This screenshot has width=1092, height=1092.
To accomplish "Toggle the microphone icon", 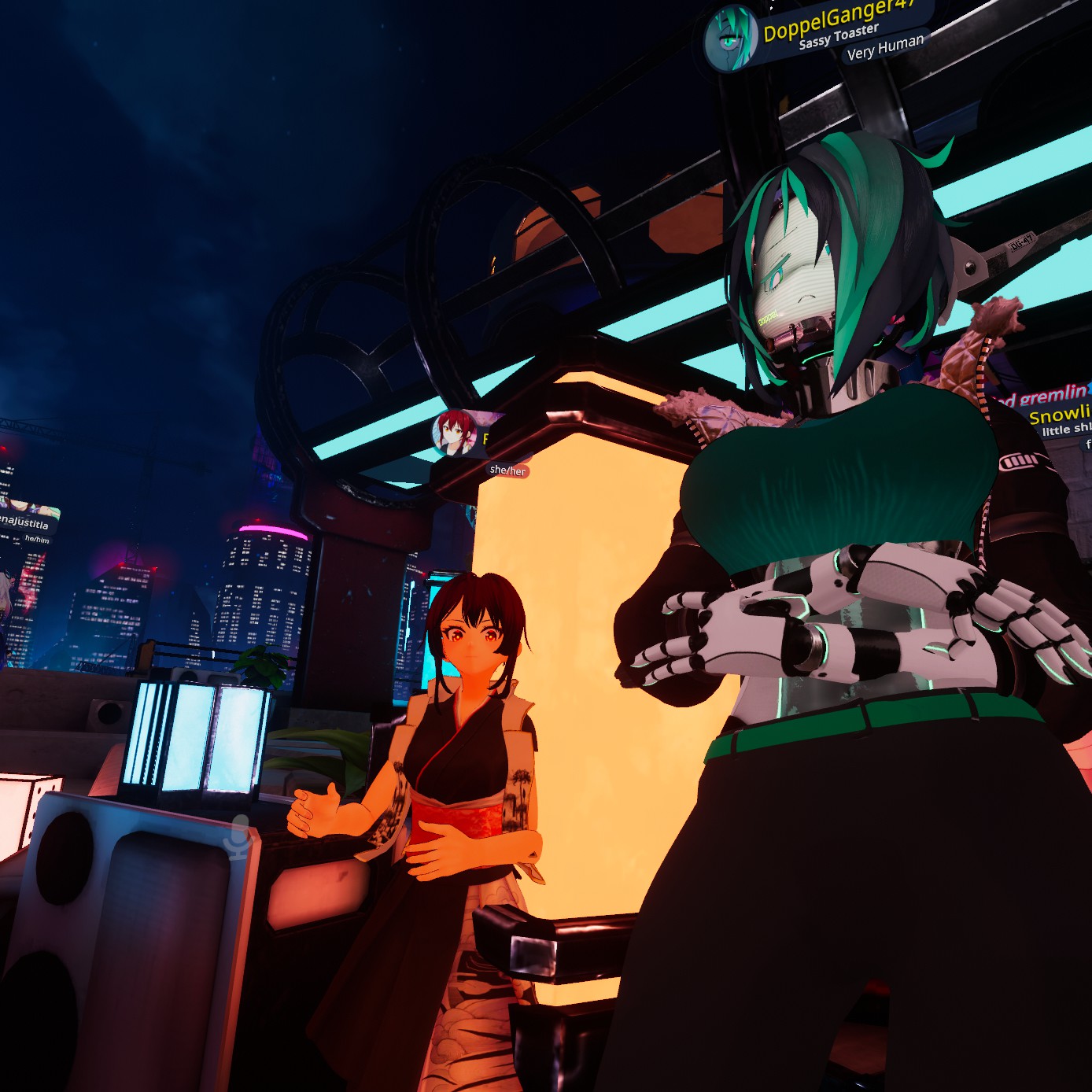I will click(x=238, y=837).
